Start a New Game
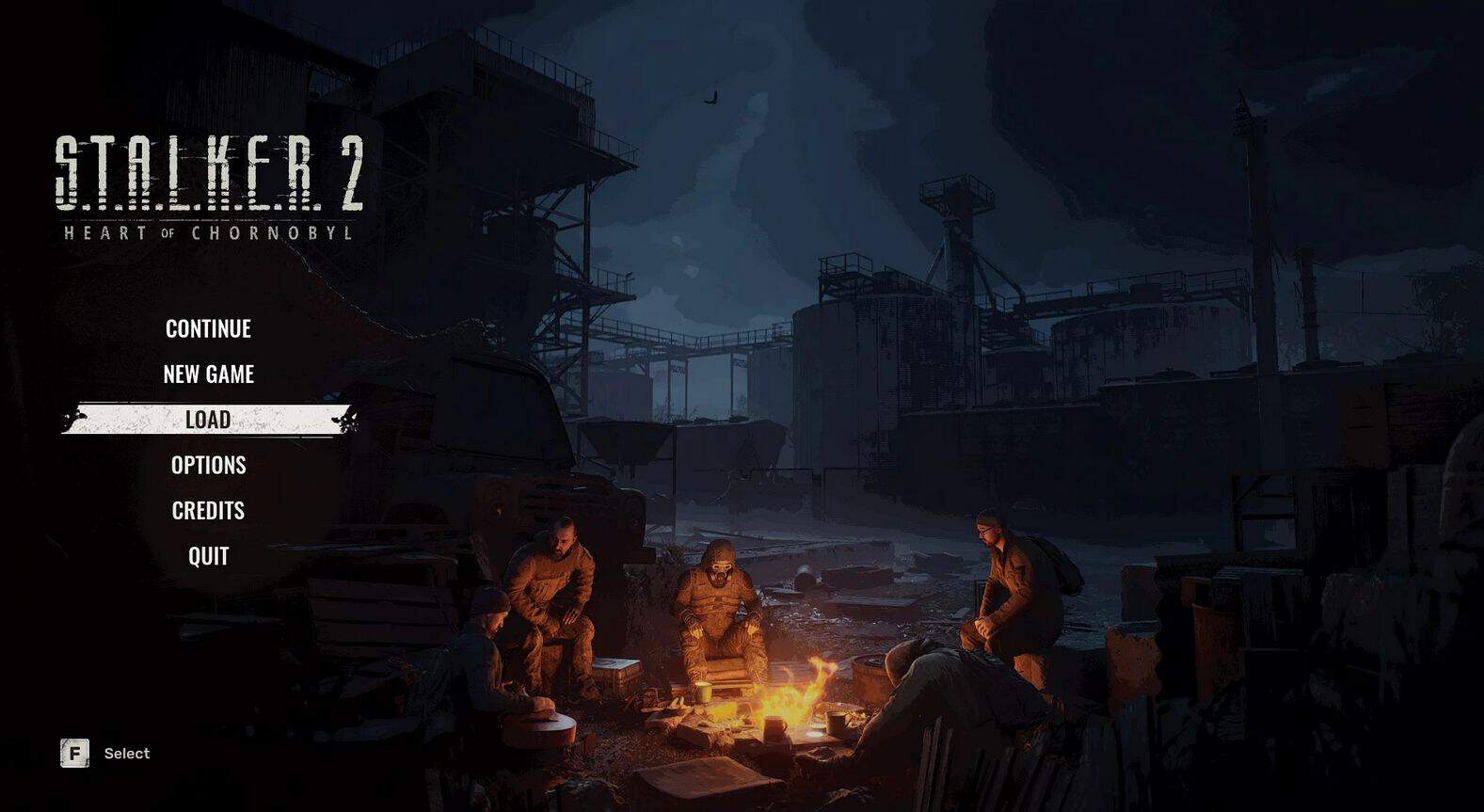 [208, 374]
